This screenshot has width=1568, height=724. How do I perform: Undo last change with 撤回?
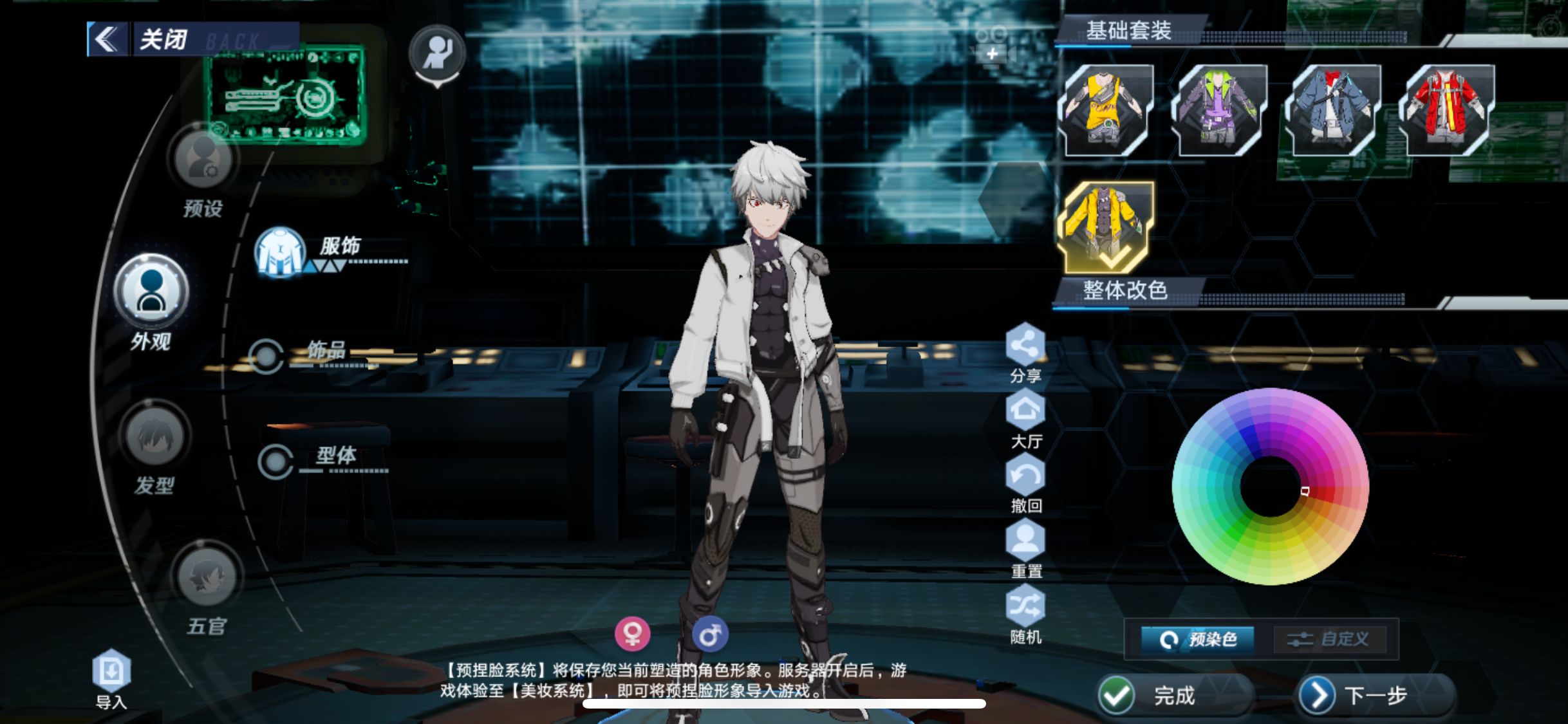pyautogui.click(x=1025, y=476)
